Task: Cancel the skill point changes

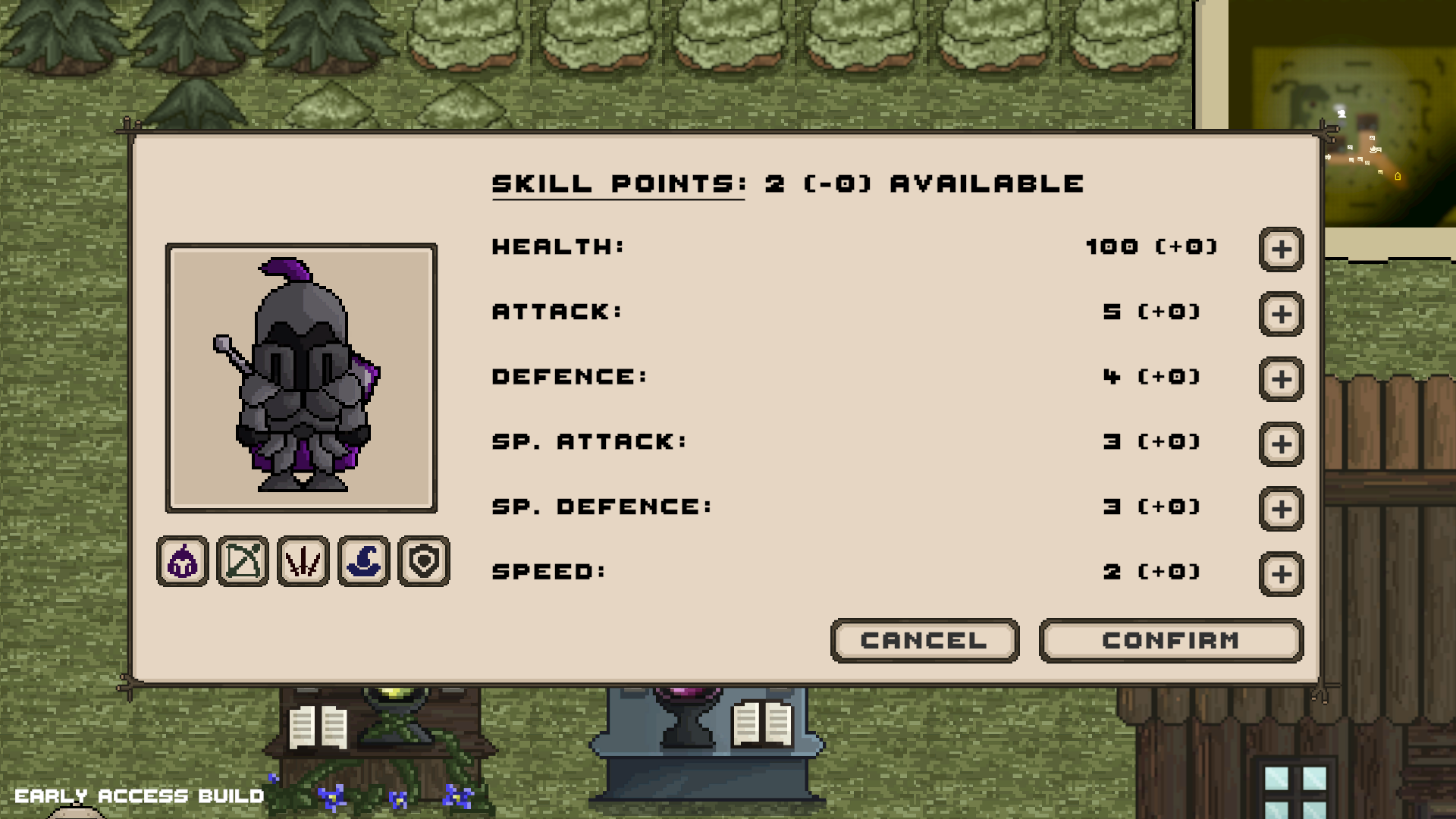Action: (x=924, y=641)
